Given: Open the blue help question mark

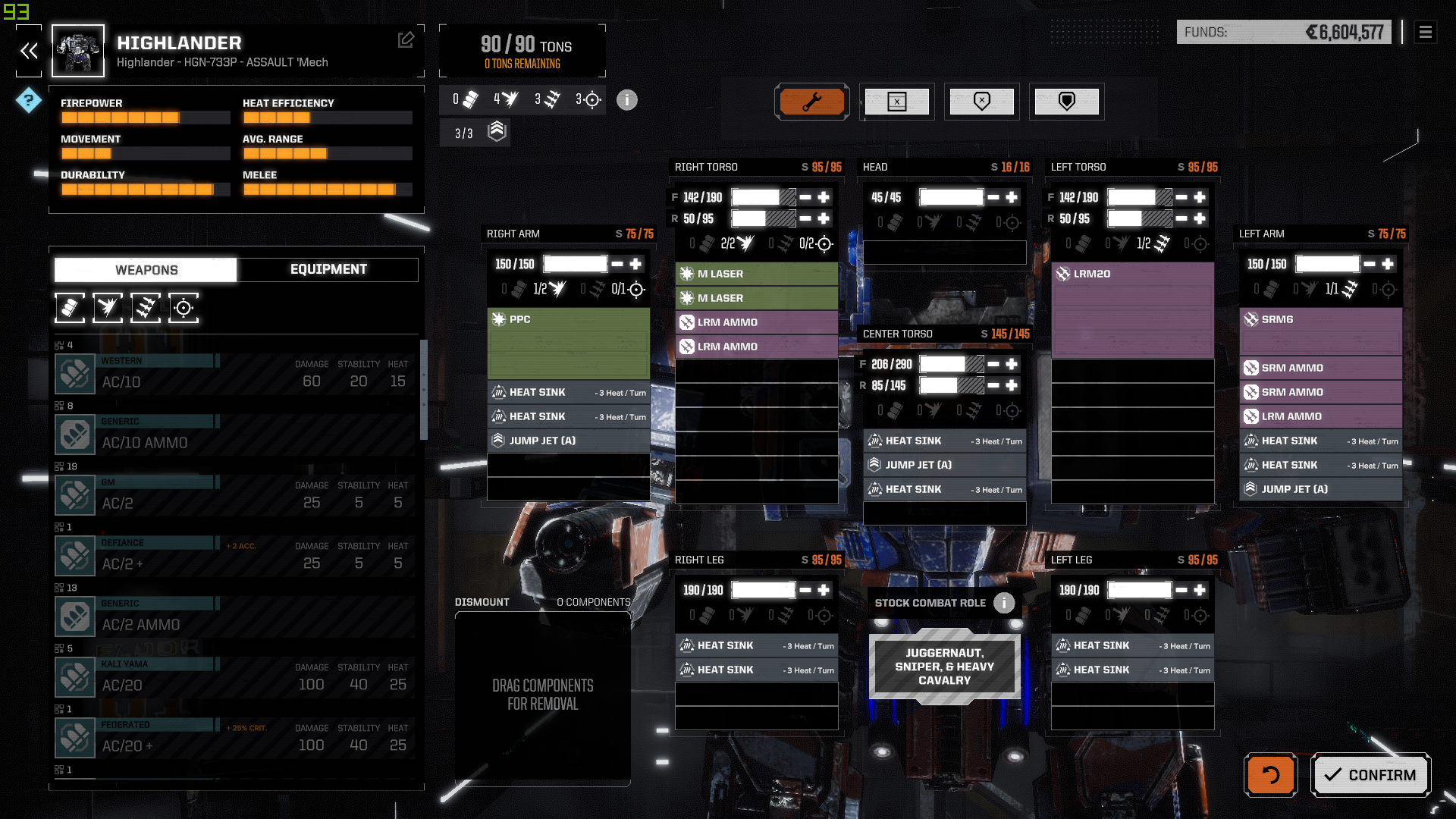Looking at the screenshot, I should [x=29, y=100].
